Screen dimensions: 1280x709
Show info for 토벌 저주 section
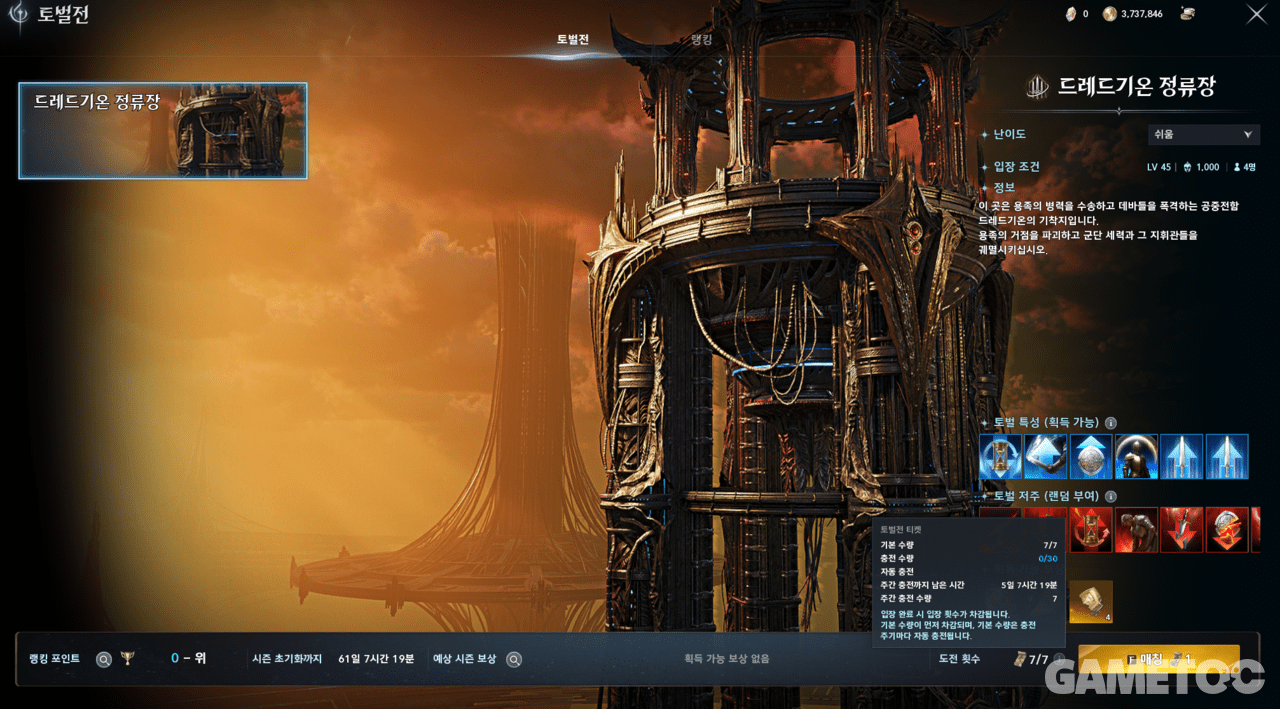[x=1111, y=496]
